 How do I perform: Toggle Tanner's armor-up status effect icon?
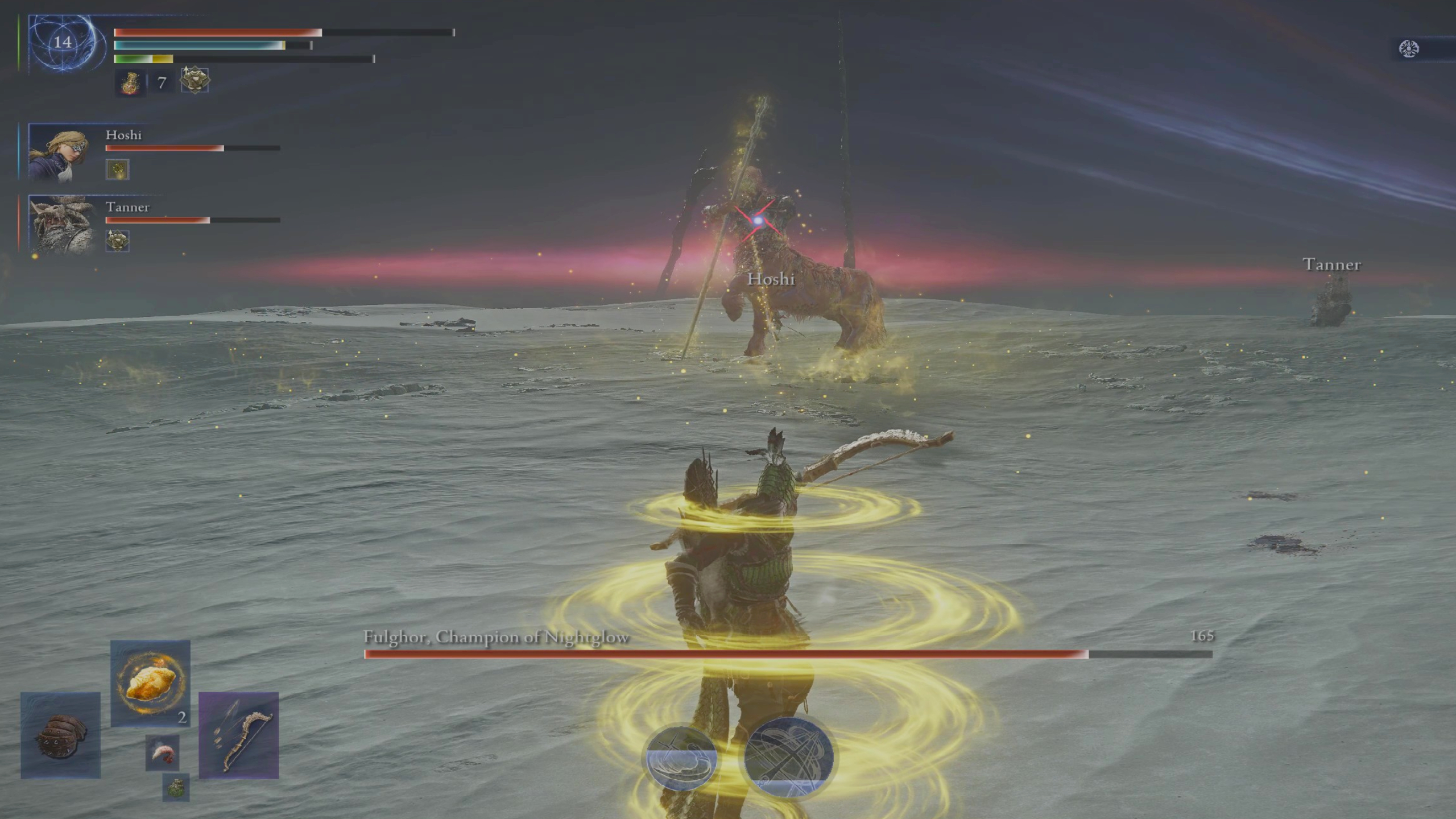coord(117,241)
